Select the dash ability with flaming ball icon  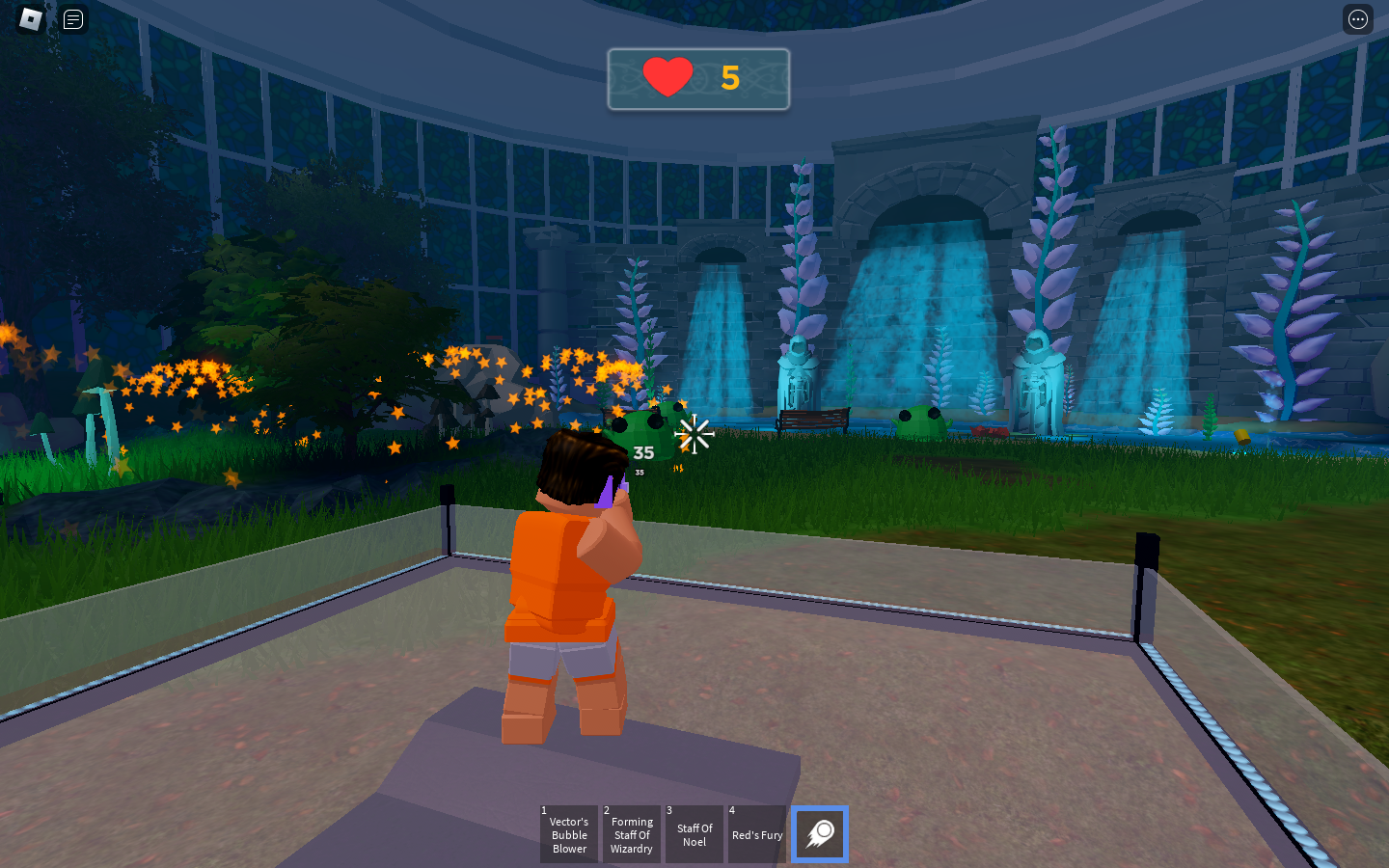(x=819, y=834)
